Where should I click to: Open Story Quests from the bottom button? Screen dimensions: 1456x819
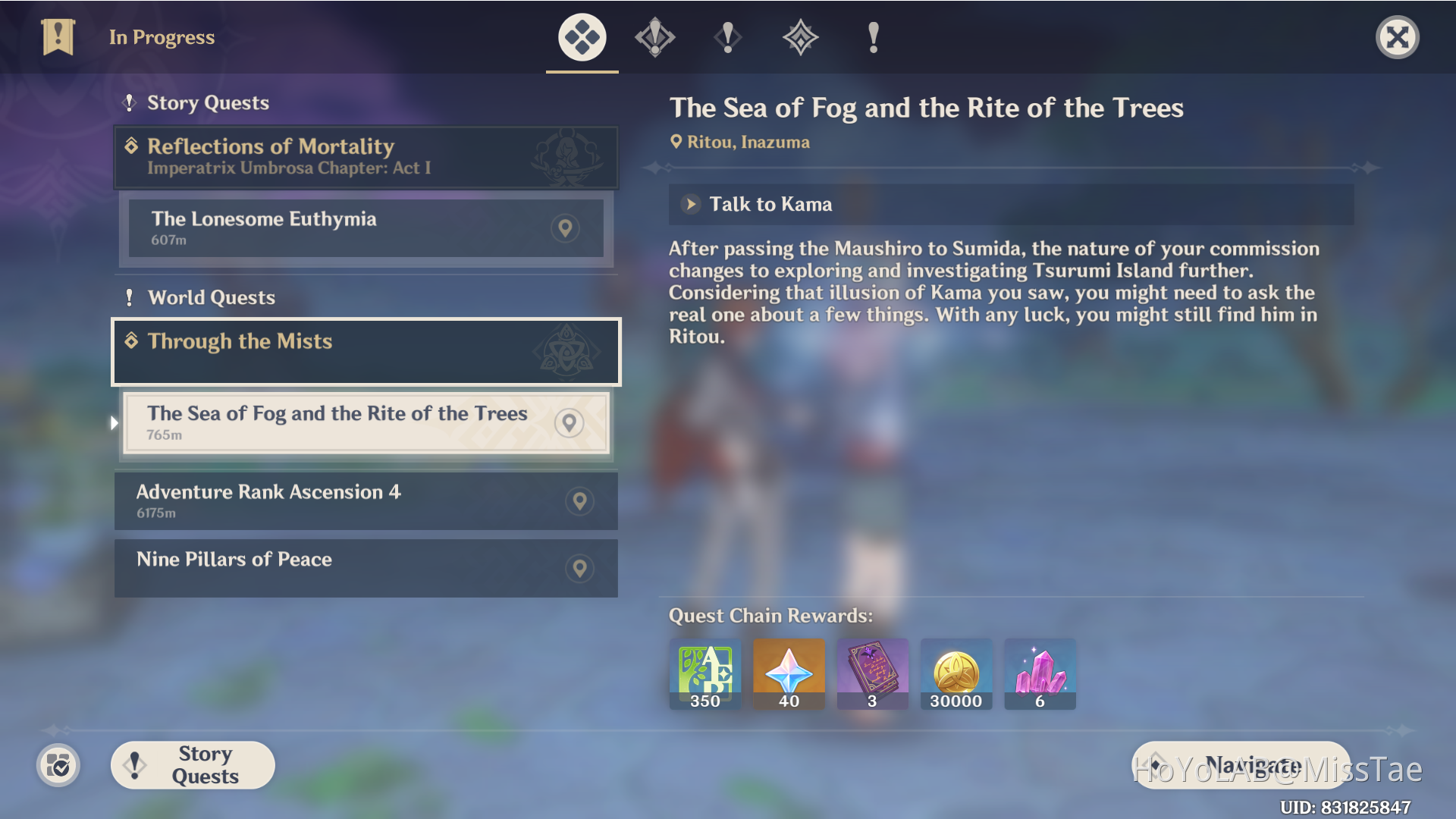tap(192, 765)
